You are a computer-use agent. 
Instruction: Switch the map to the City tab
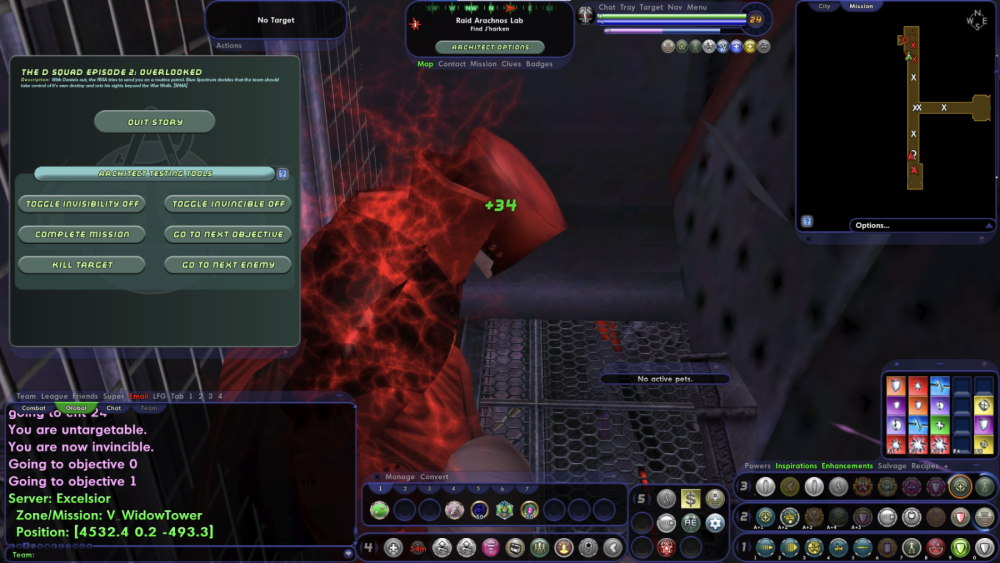click(824, 6)
